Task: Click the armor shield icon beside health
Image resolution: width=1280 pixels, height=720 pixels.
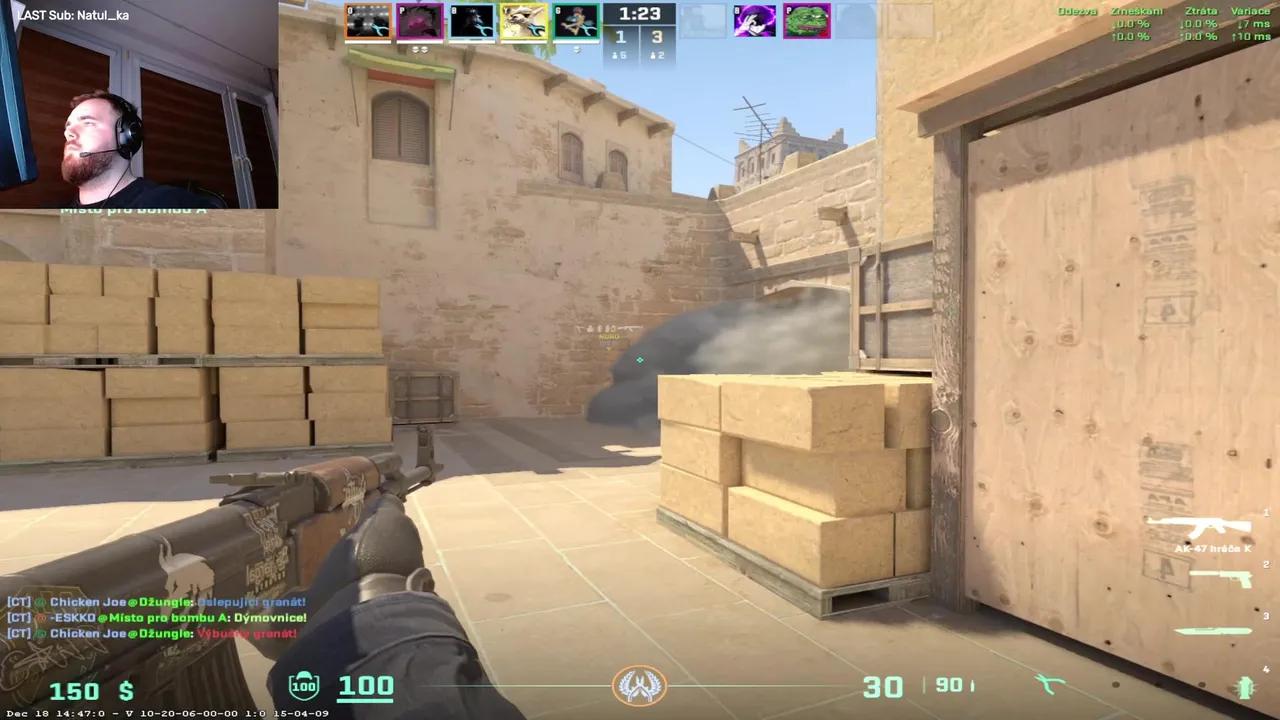Action: coord(302,686)
